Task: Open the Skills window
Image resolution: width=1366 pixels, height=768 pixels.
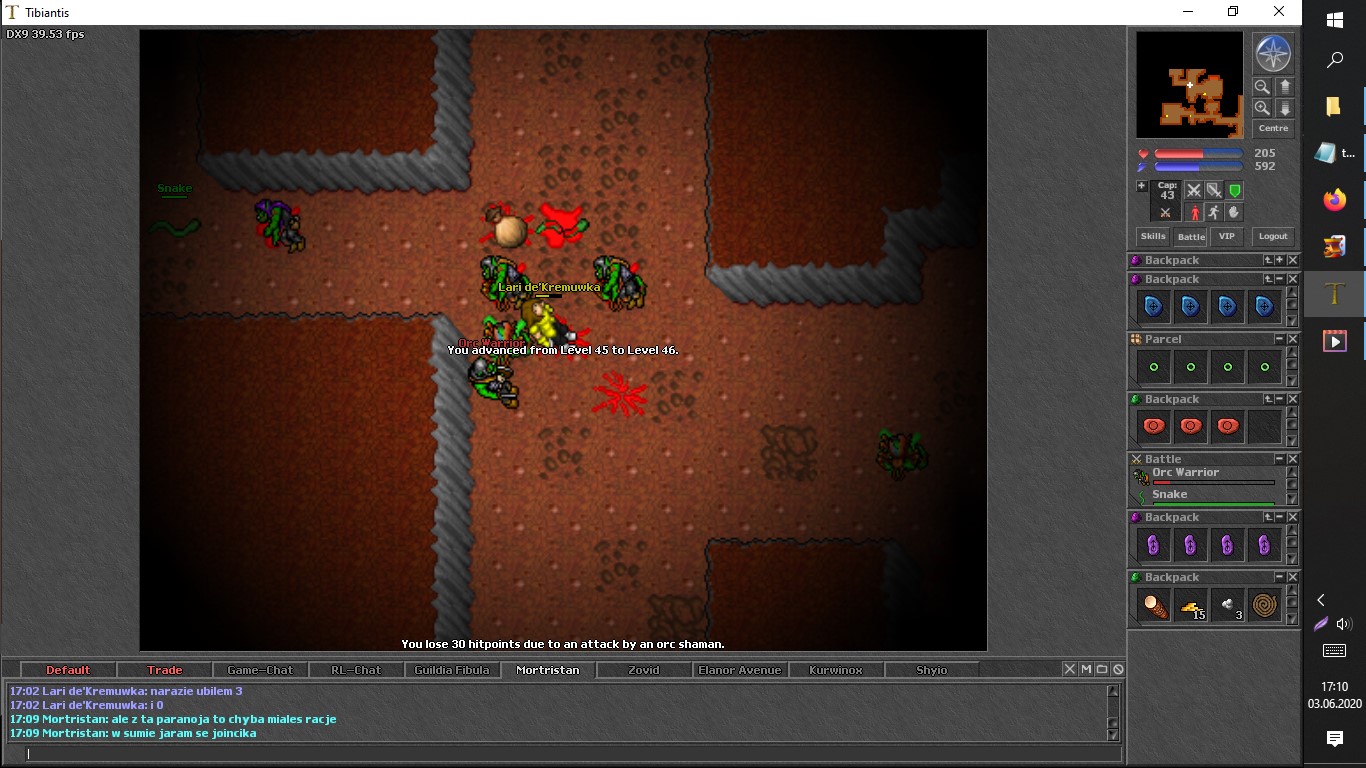Action: [1153, 237]
